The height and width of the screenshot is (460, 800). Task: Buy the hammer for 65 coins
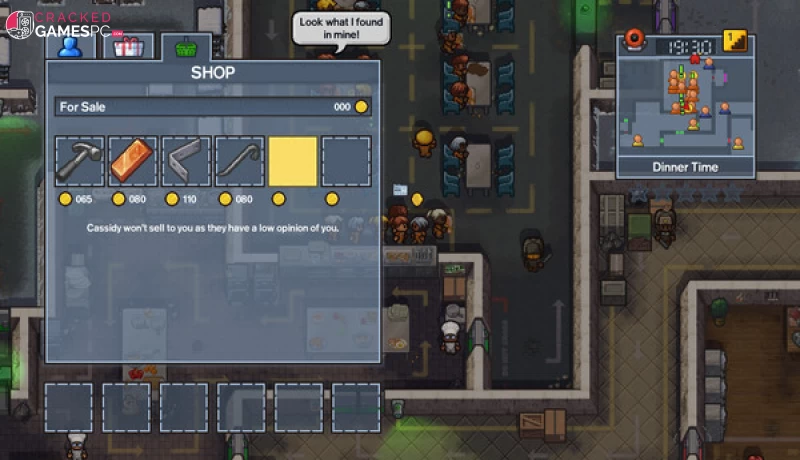click(80, 162)
